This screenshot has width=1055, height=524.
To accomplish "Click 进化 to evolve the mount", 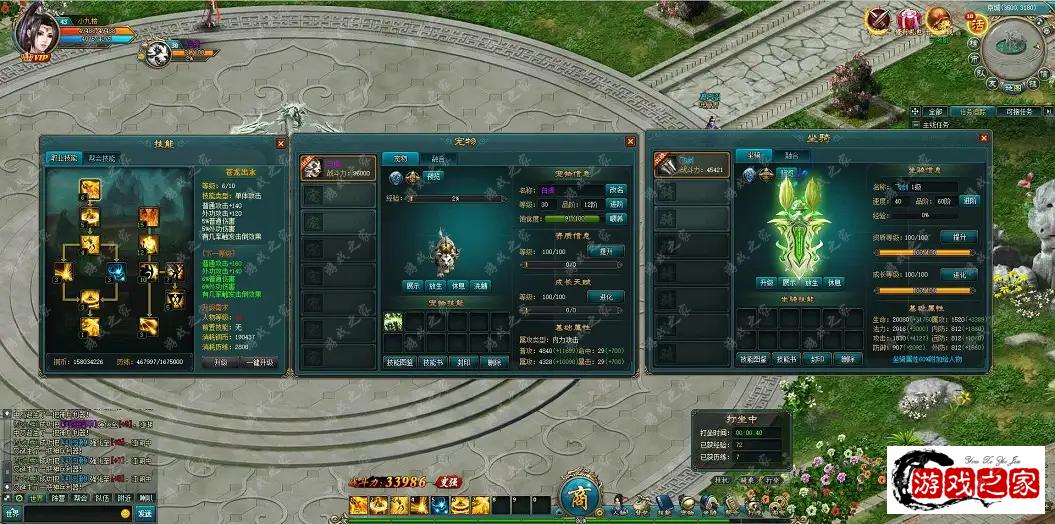I will tap(960, 274).
